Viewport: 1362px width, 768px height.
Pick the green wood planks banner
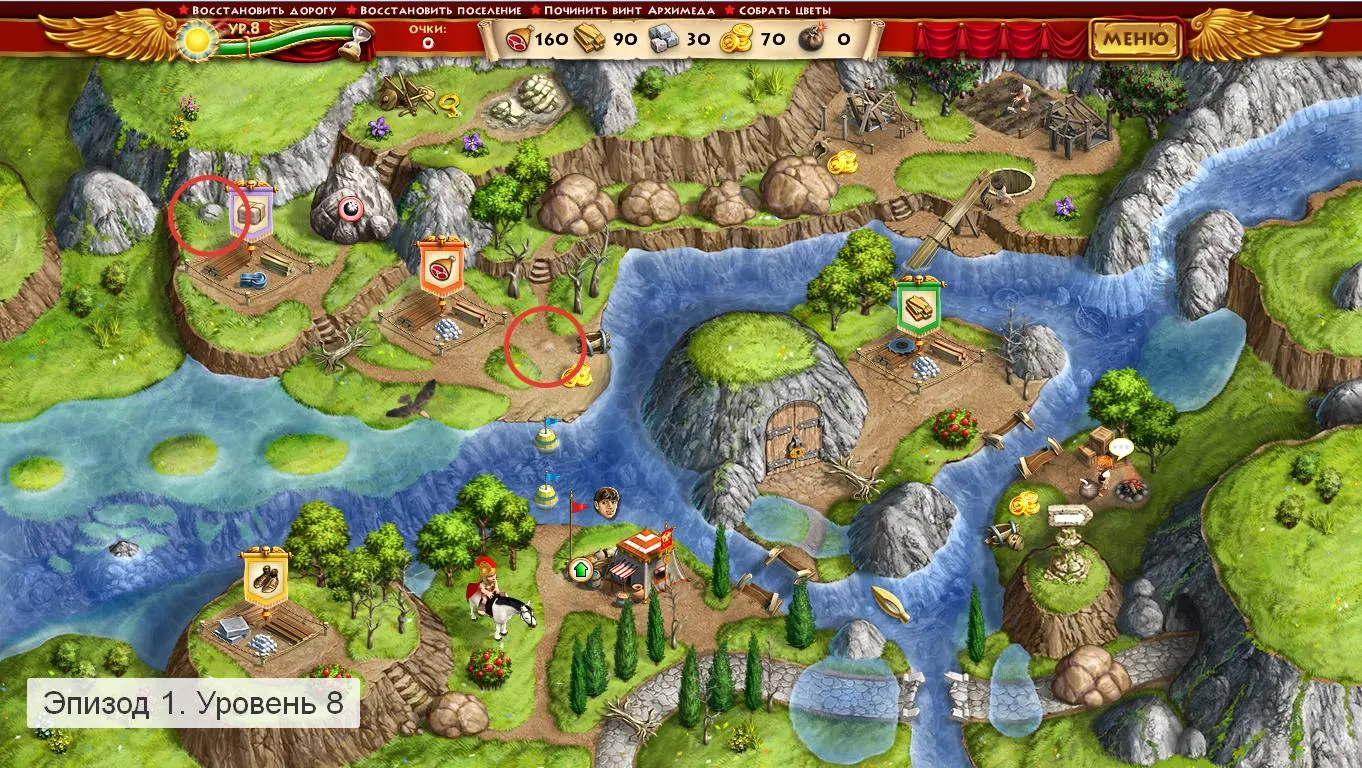click(x=919, y=310)
